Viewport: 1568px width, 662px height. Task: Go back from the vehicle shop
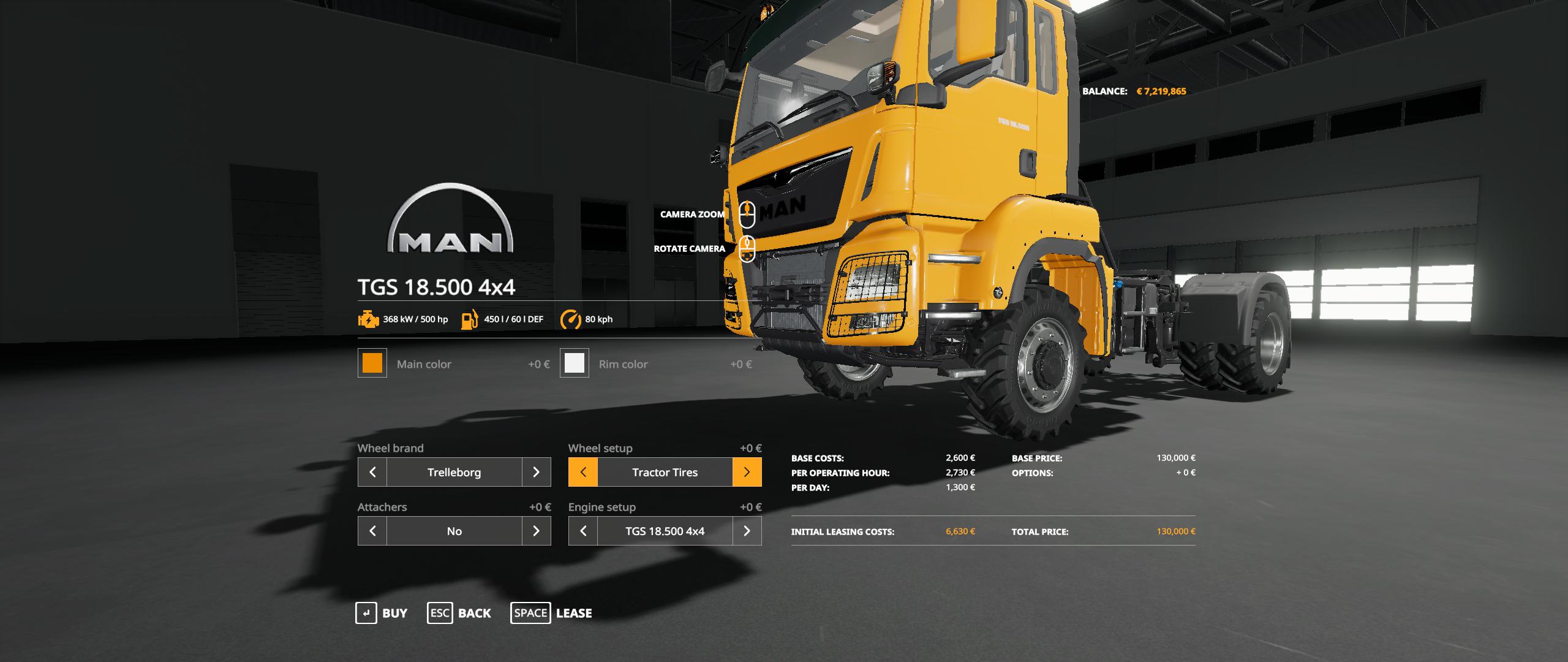[459, 613]
